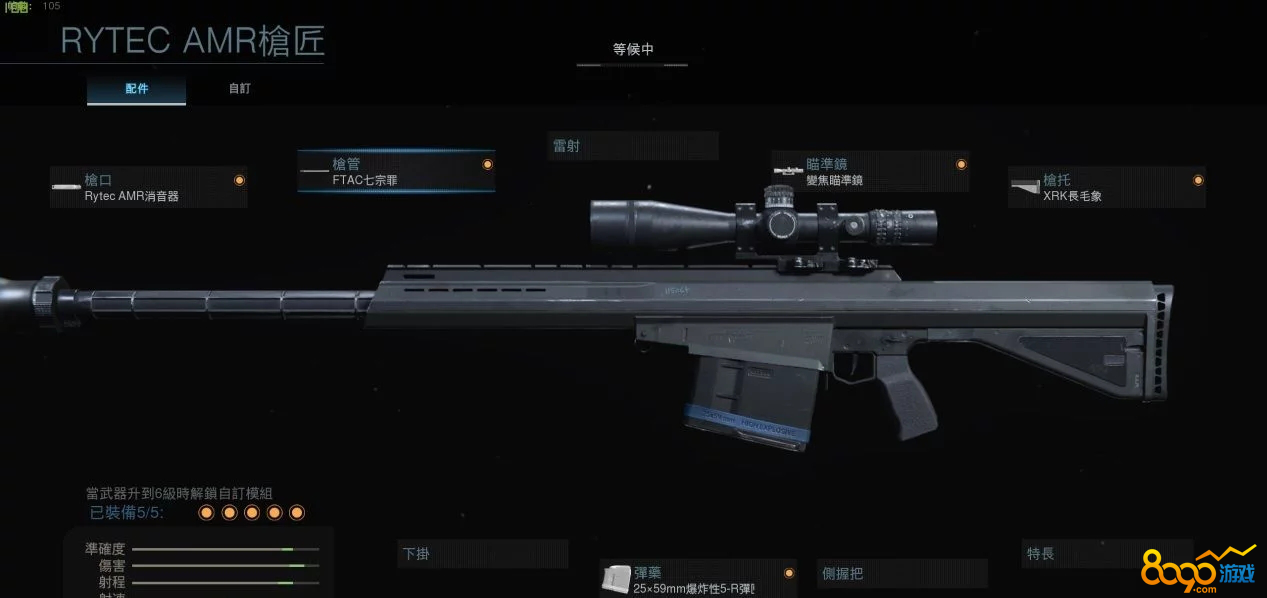Open the empty 下掛 underbarrel slot
Image resolution: width=1267 pixels, height=598 pixels.
pyautogui.click(x=484, y=554)
